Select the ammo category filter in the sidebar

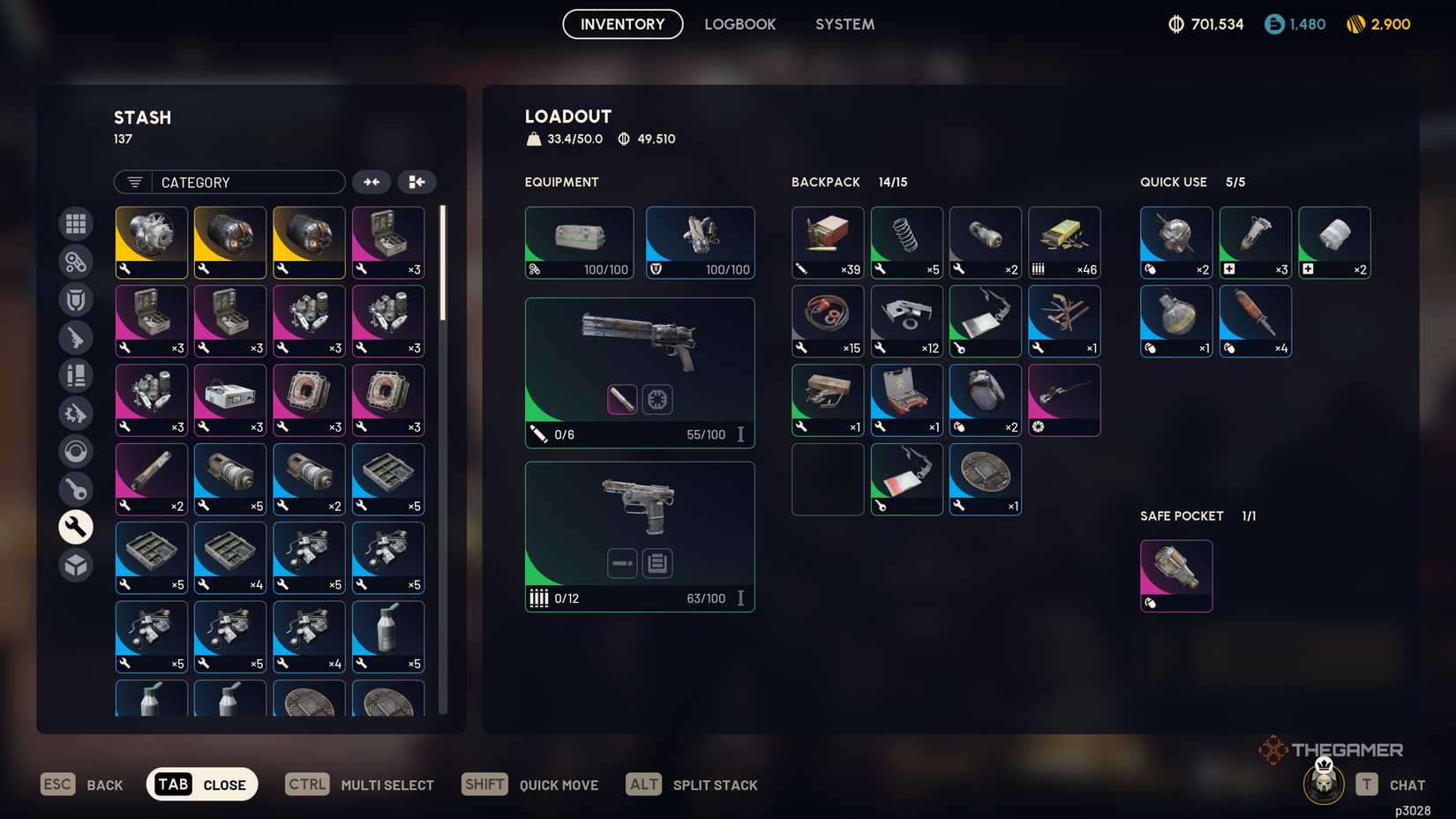[x=76, y=375]
